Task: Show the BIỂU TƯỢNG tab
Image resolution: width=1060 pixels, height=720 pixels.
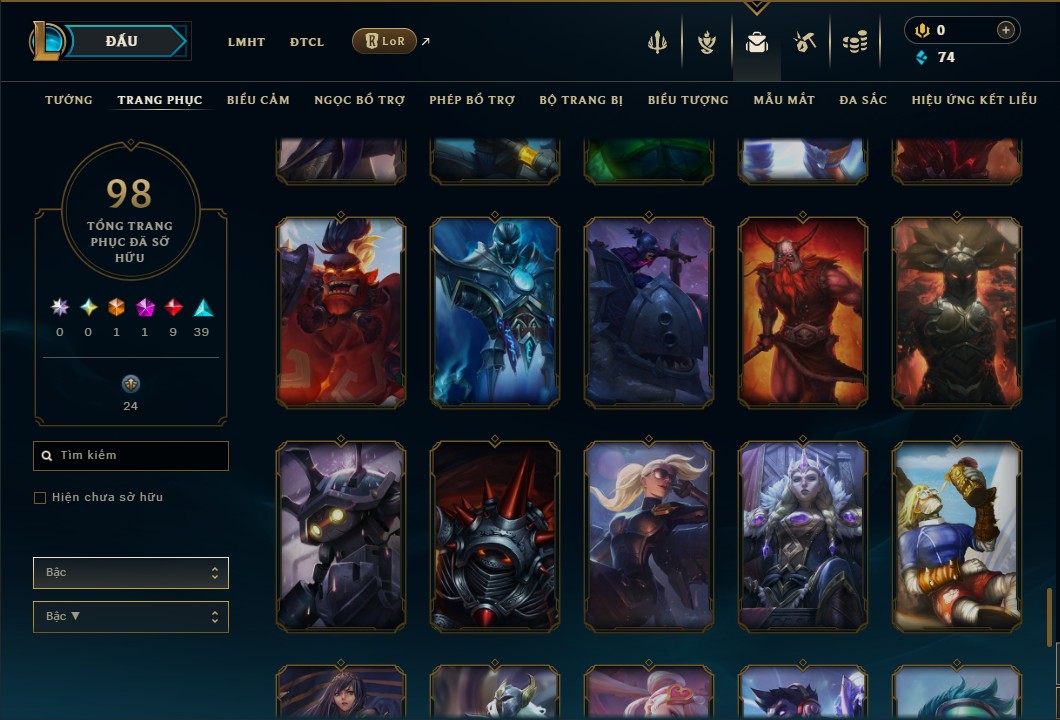Action: pos(688,100)
